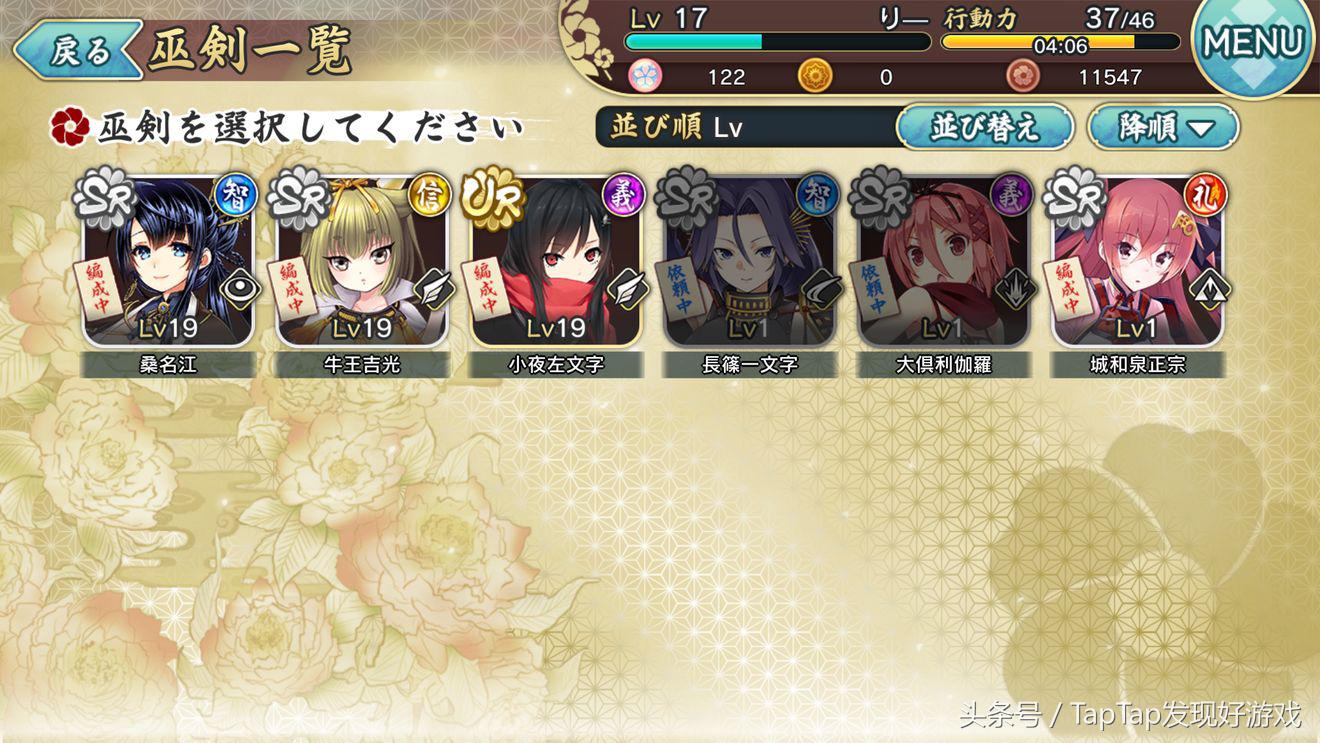Screen dimensions: 1320x743
Task: Tap the 並び替え sort button
Action: coord(984,127)
